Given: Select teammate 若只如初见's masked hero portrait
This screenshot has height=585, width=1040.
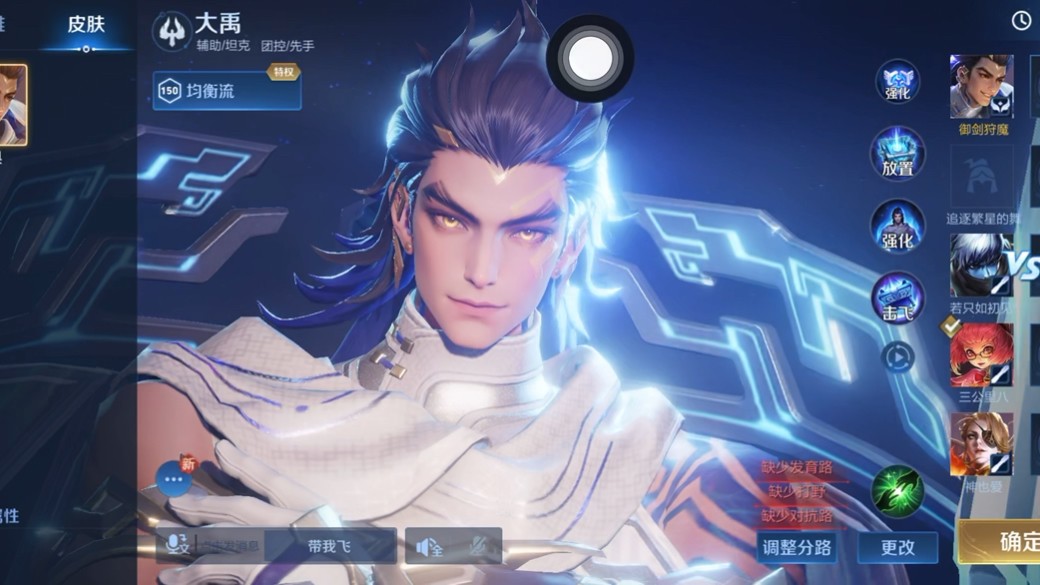Looking at the screenshot, I should point(981,265).
